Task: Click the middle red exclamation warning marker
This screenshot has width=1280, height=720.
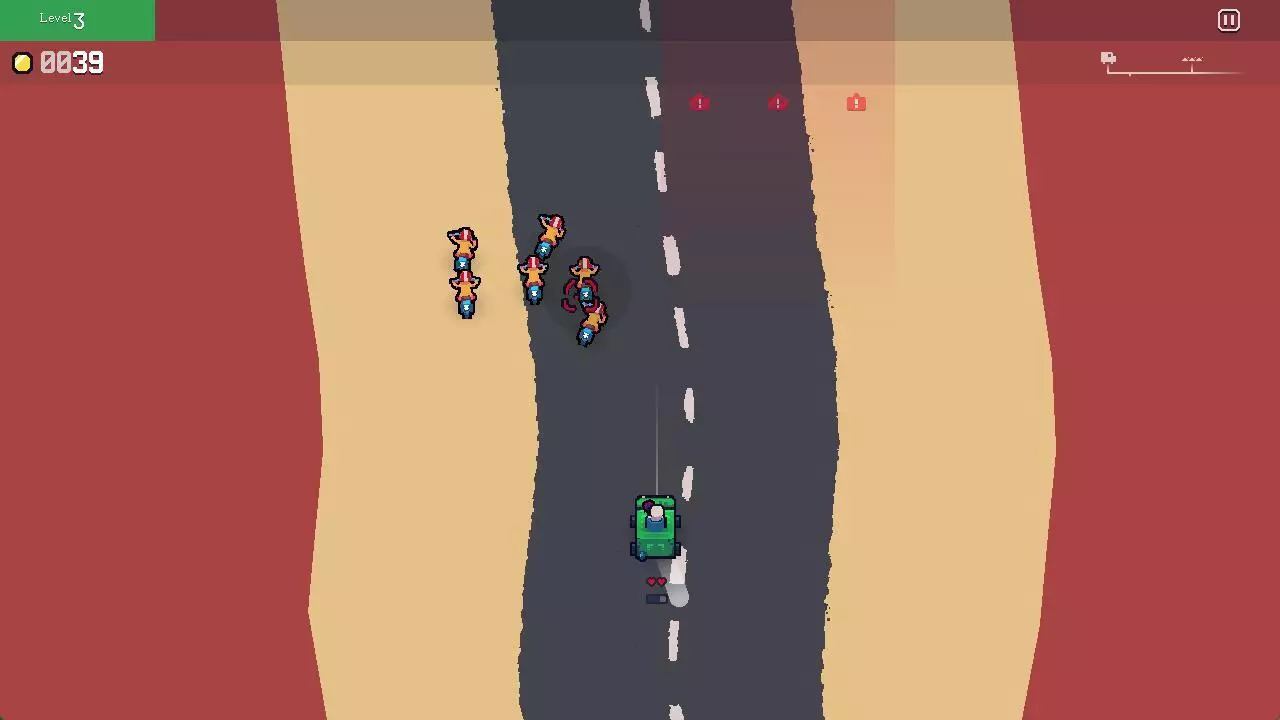Action: pos(777,103)
